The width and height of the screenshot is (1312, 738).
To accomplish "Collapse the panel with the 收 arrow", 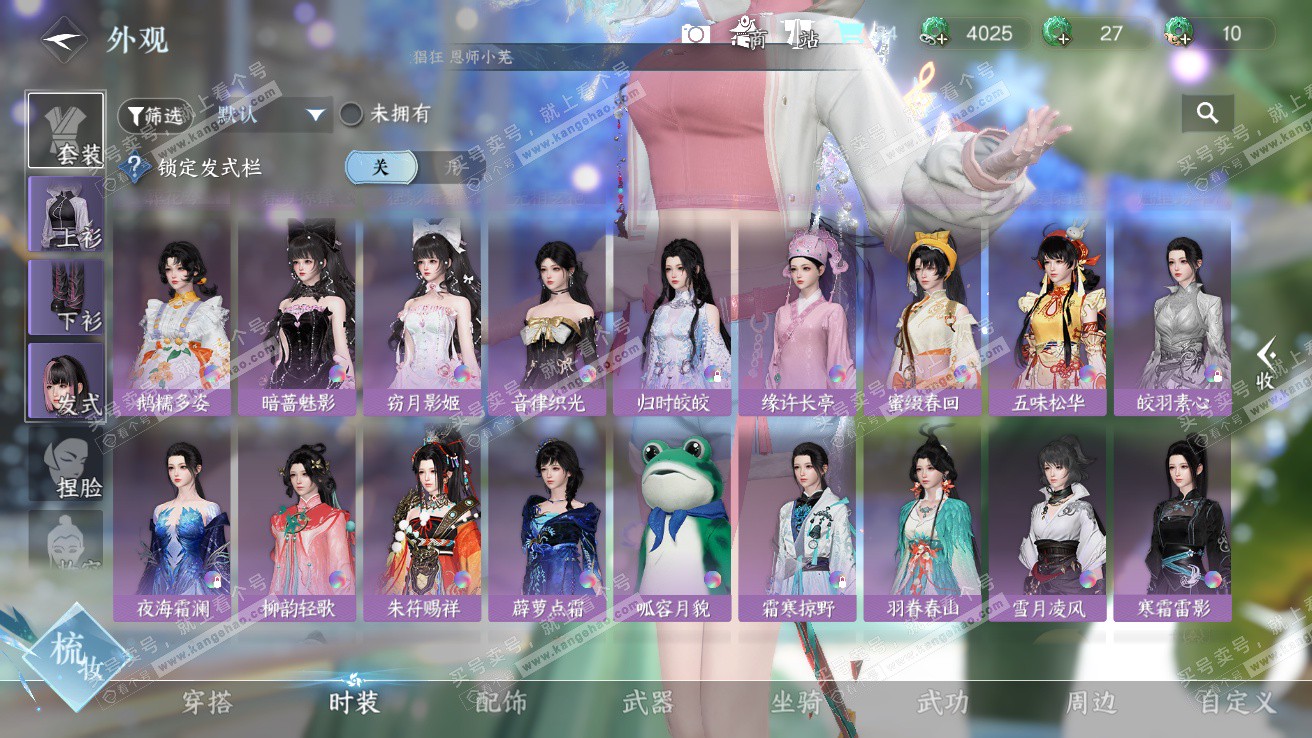I will pyautogui.click(x=1266, y=363).
